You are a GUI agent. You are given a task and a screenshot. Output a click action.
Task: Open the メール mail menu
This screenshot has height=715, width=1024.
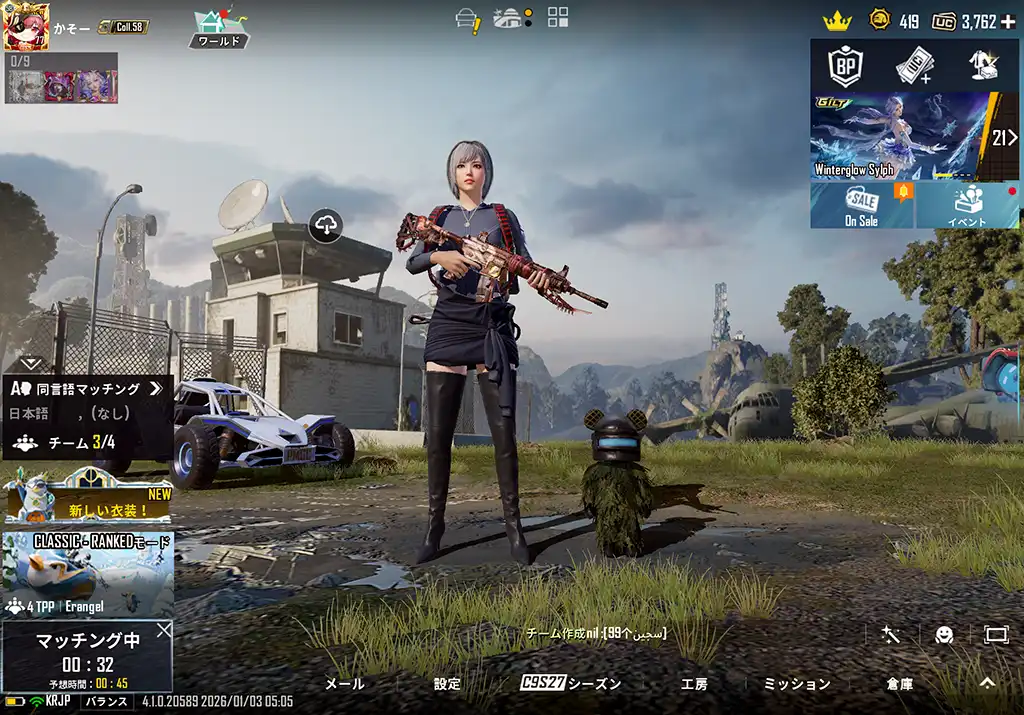click(345, 684)
